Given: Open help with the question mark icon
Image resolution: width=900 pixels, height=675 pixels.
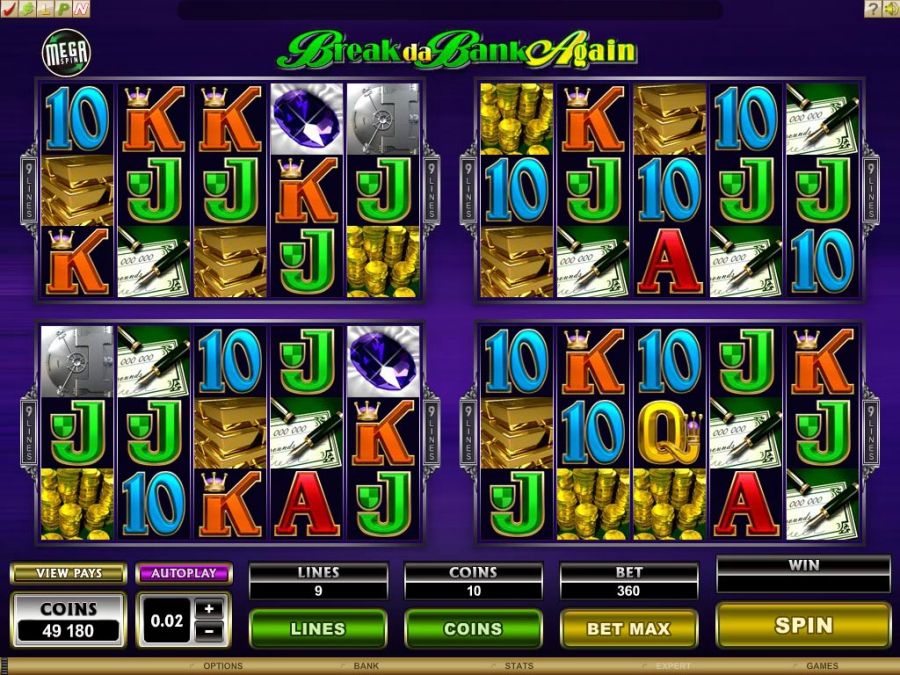Looking at the screenshot, I should [x=872, y=9].
